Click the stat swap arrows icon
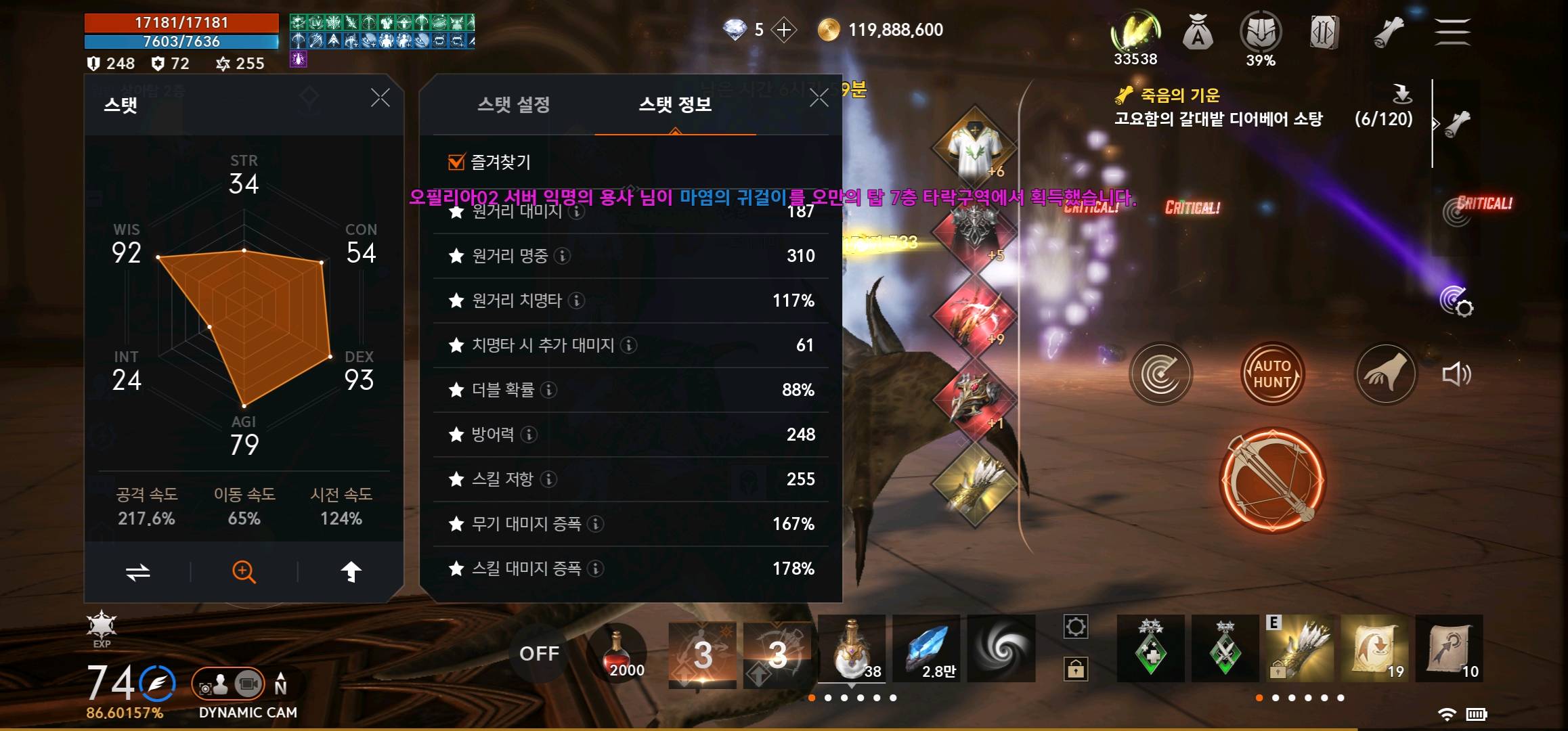The image size is (1568, 731). click(137, 571)
